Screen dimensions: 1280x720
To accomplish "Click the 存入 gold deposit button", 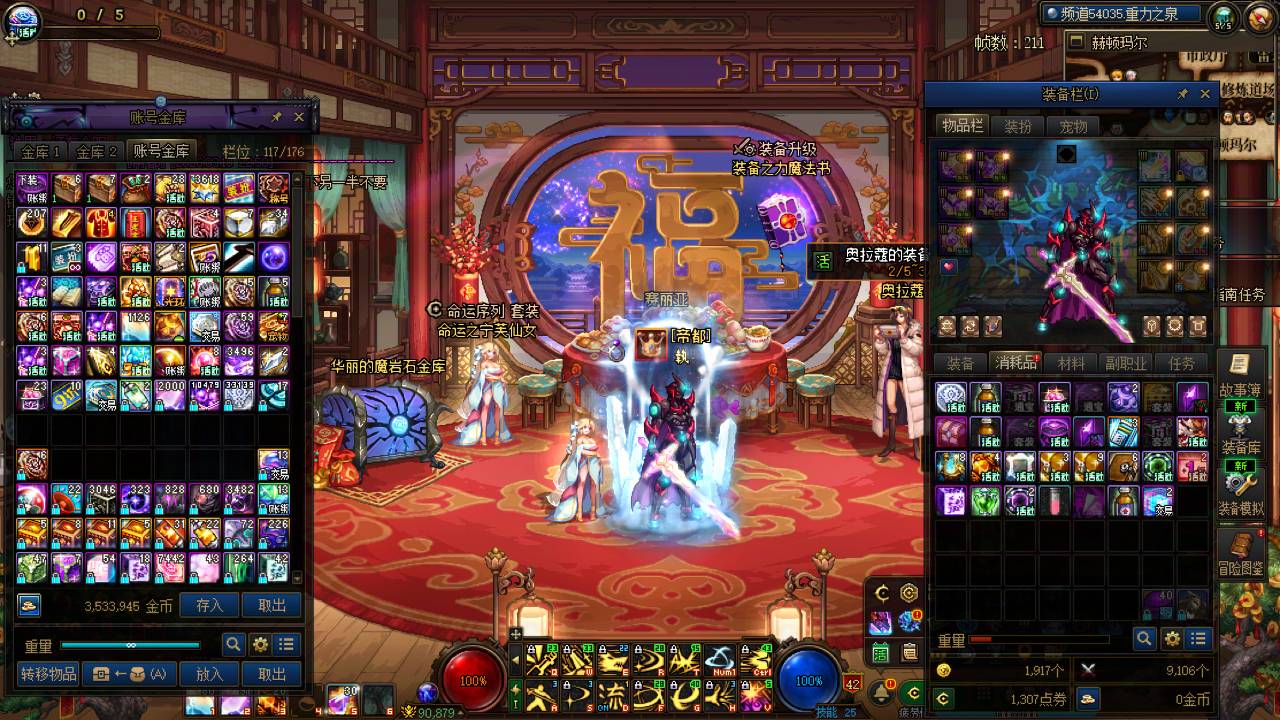I will [x=210, y=605].
